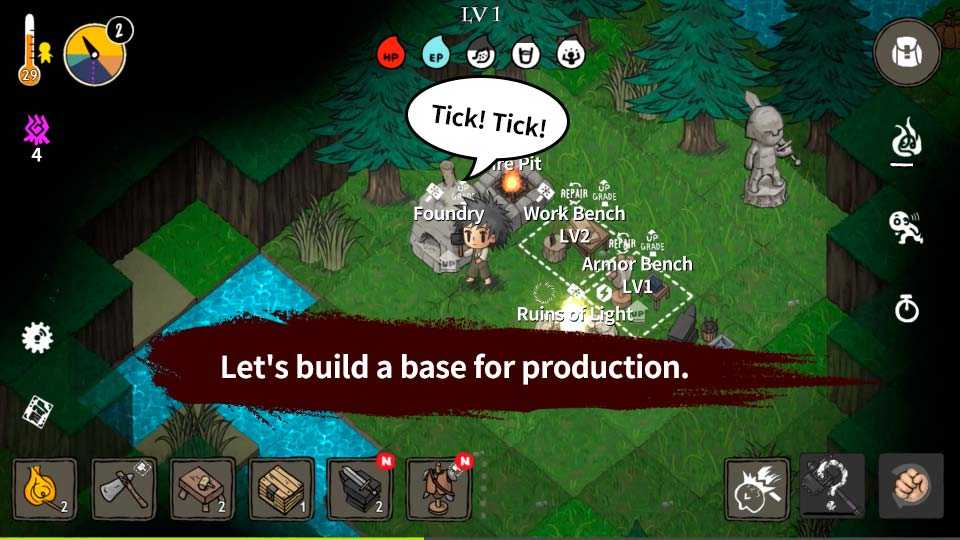Pick the wooden storage chest slot
Image resolution: width=960 pixels, height=540 pixels.
(x=281, y=489)
